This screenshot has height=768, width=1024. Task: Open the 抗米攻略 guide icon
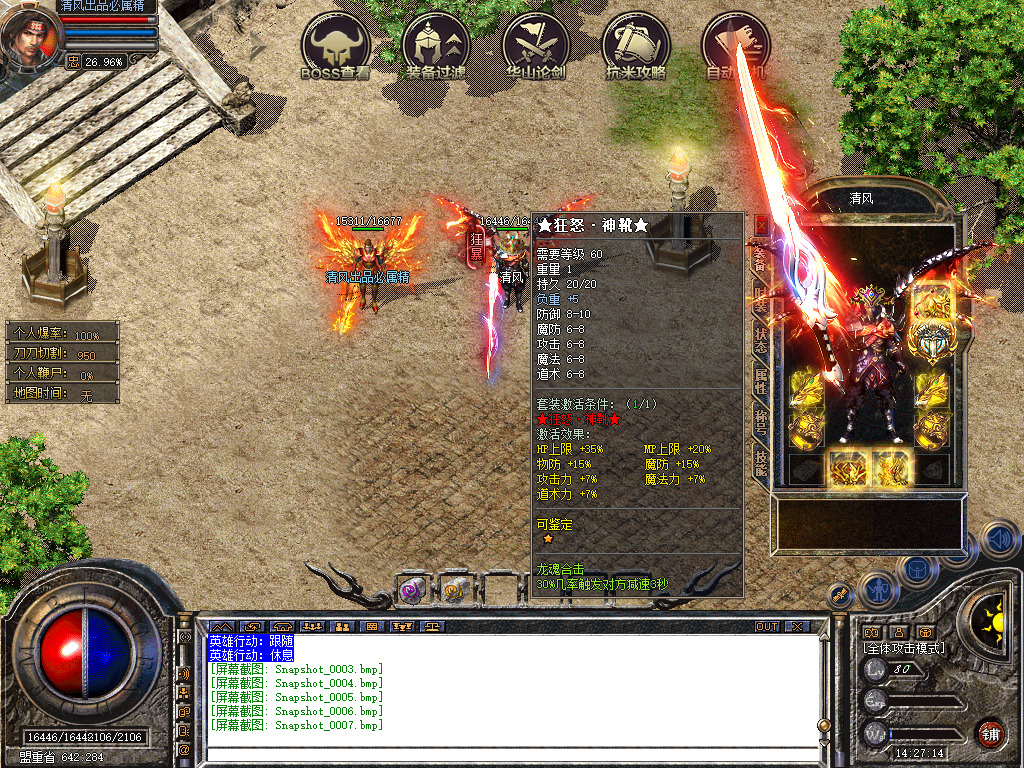tap(636, 47)
